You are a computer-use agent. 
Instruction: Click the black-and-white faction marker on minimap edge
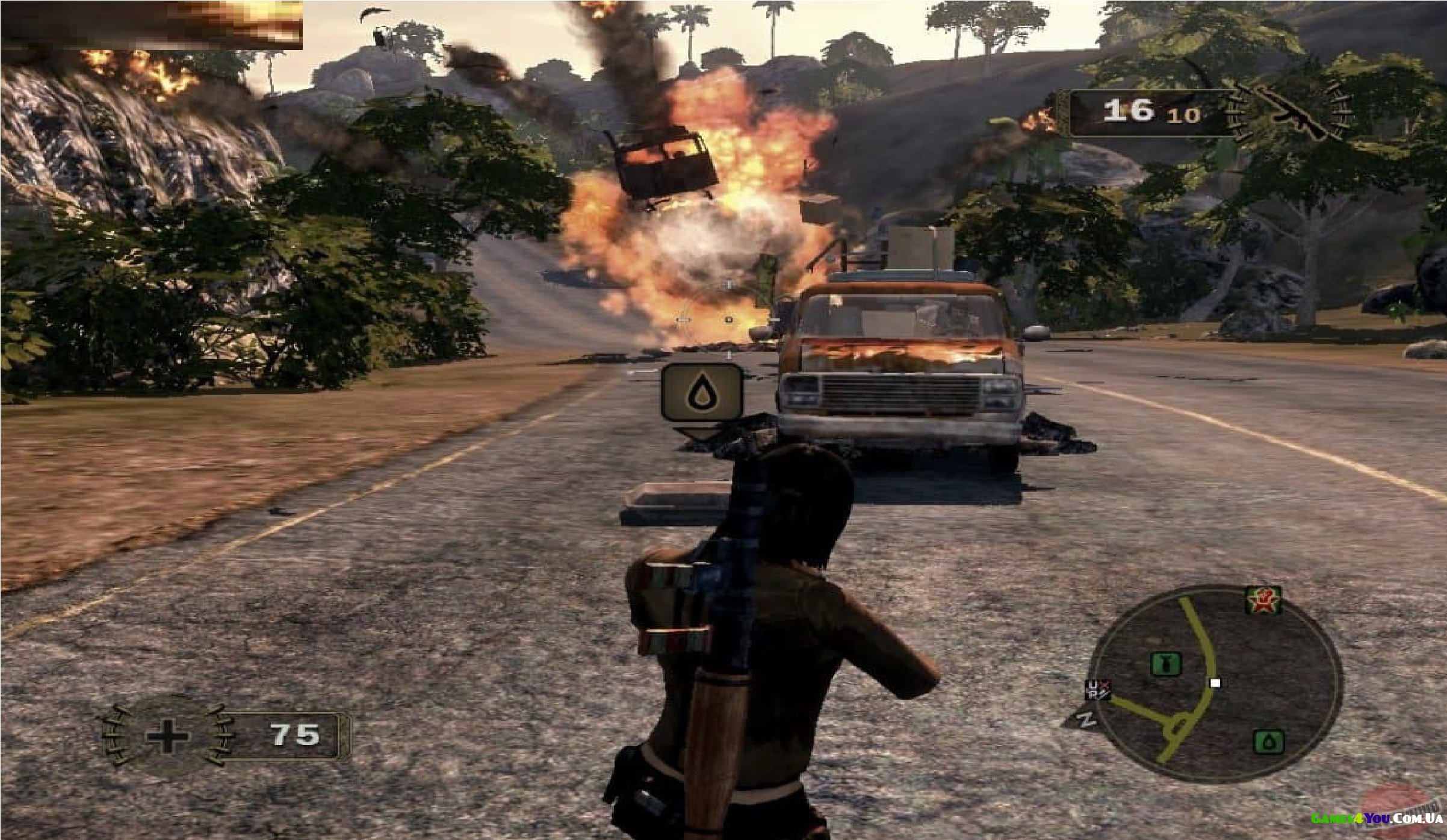(x=1098, y=690)
